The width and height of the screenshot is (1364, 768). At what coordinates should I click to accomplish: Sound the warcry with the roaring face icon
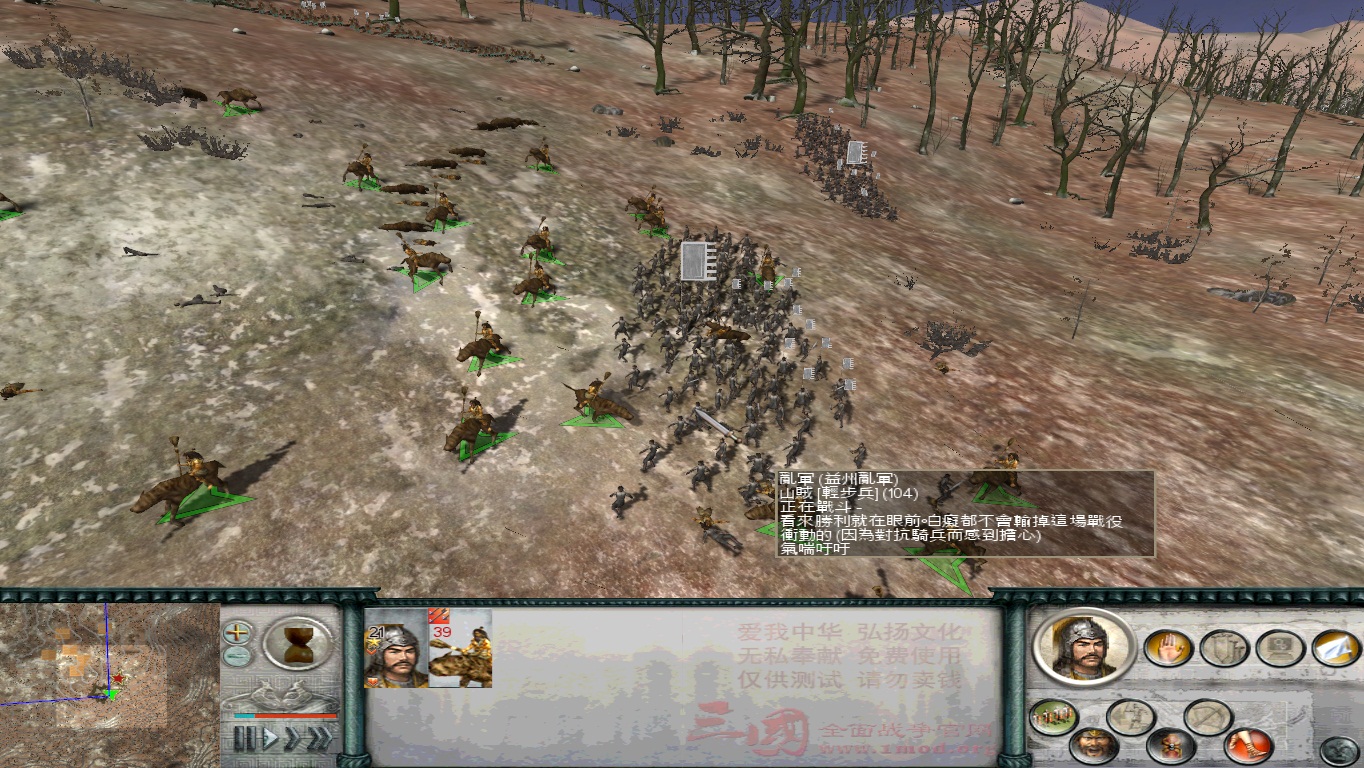[1094, 746]
